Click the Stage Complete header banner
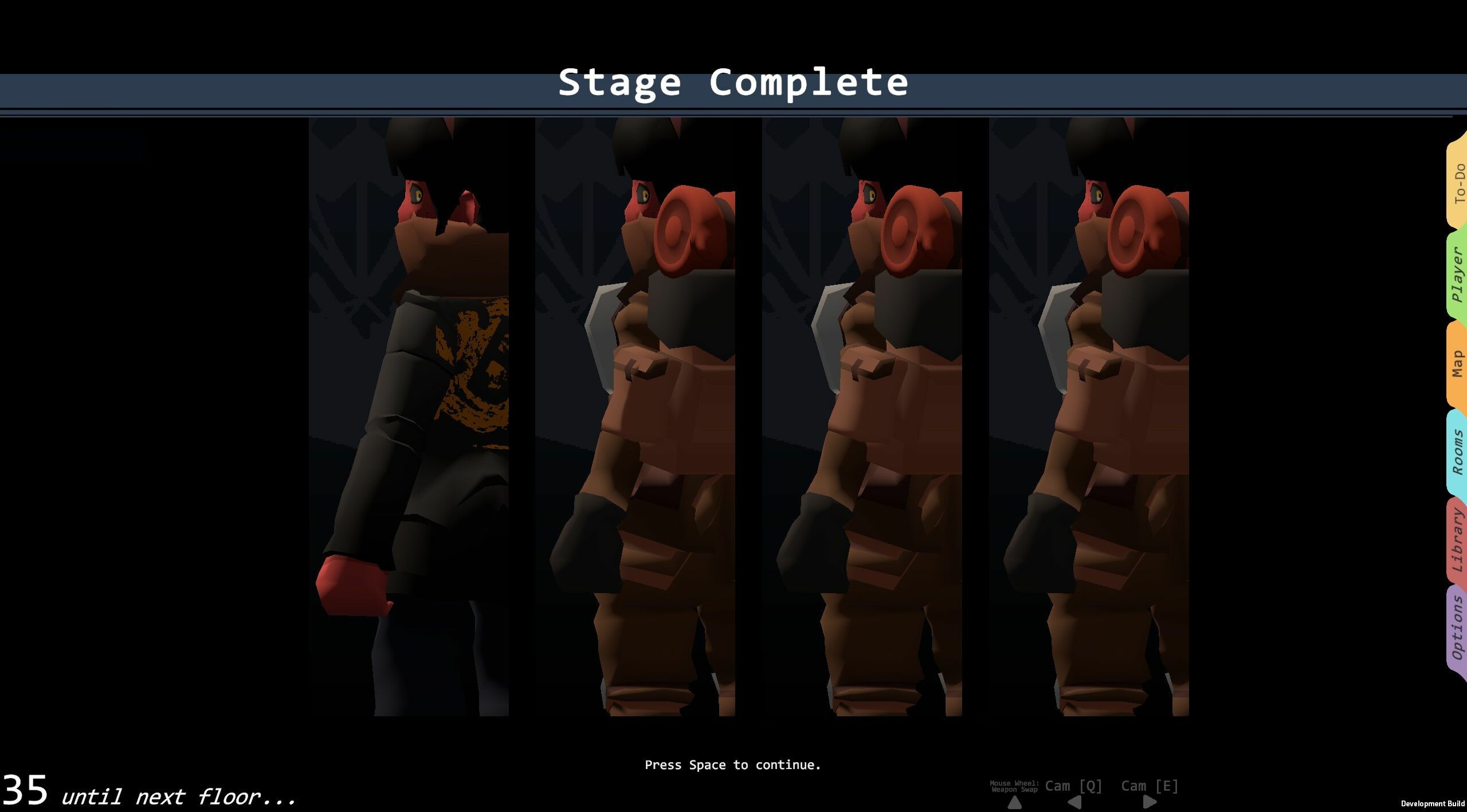This screenshot has height=812, width=1467. [733, 83]
